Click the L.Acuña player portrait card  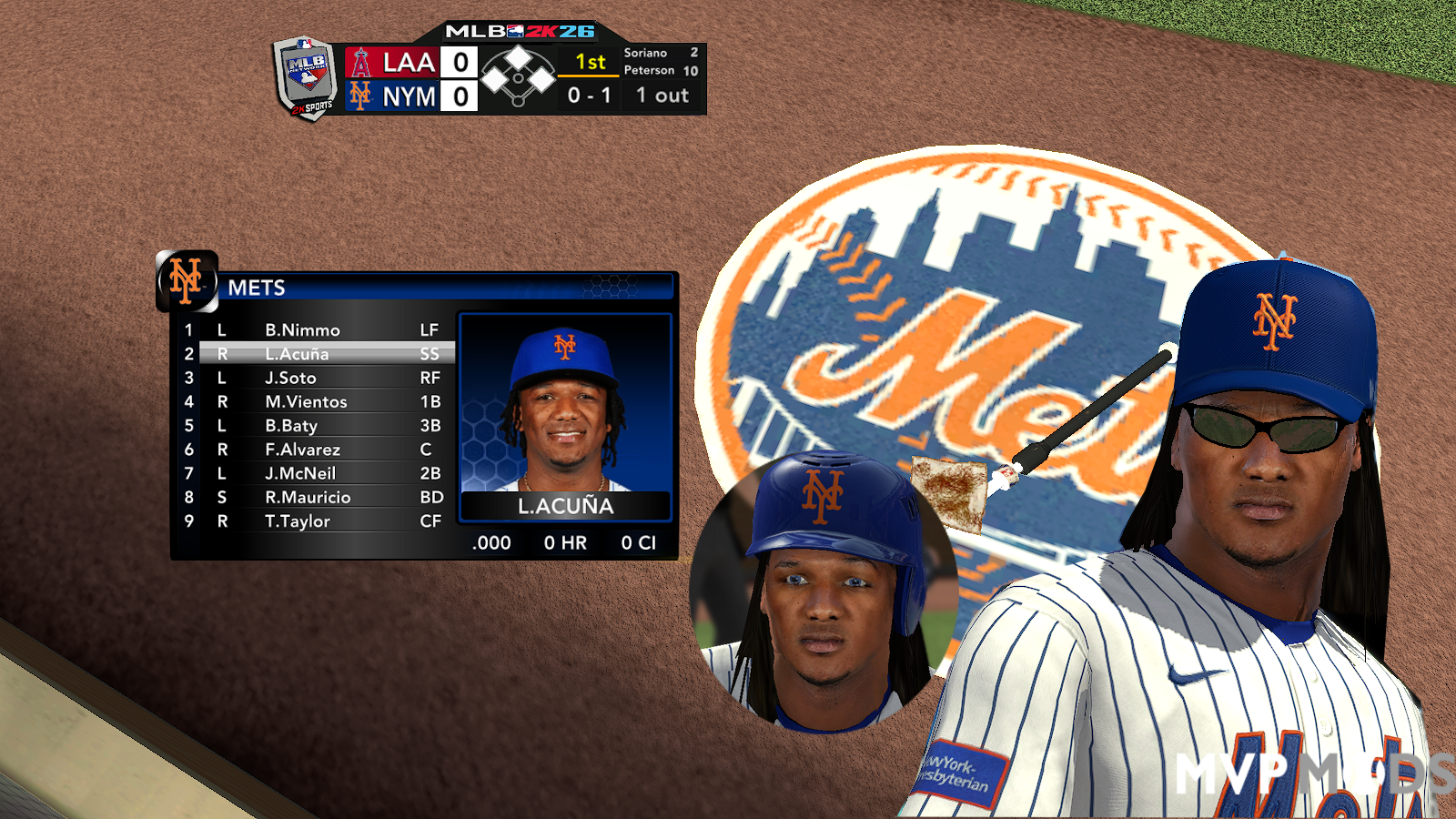[565, 417]
